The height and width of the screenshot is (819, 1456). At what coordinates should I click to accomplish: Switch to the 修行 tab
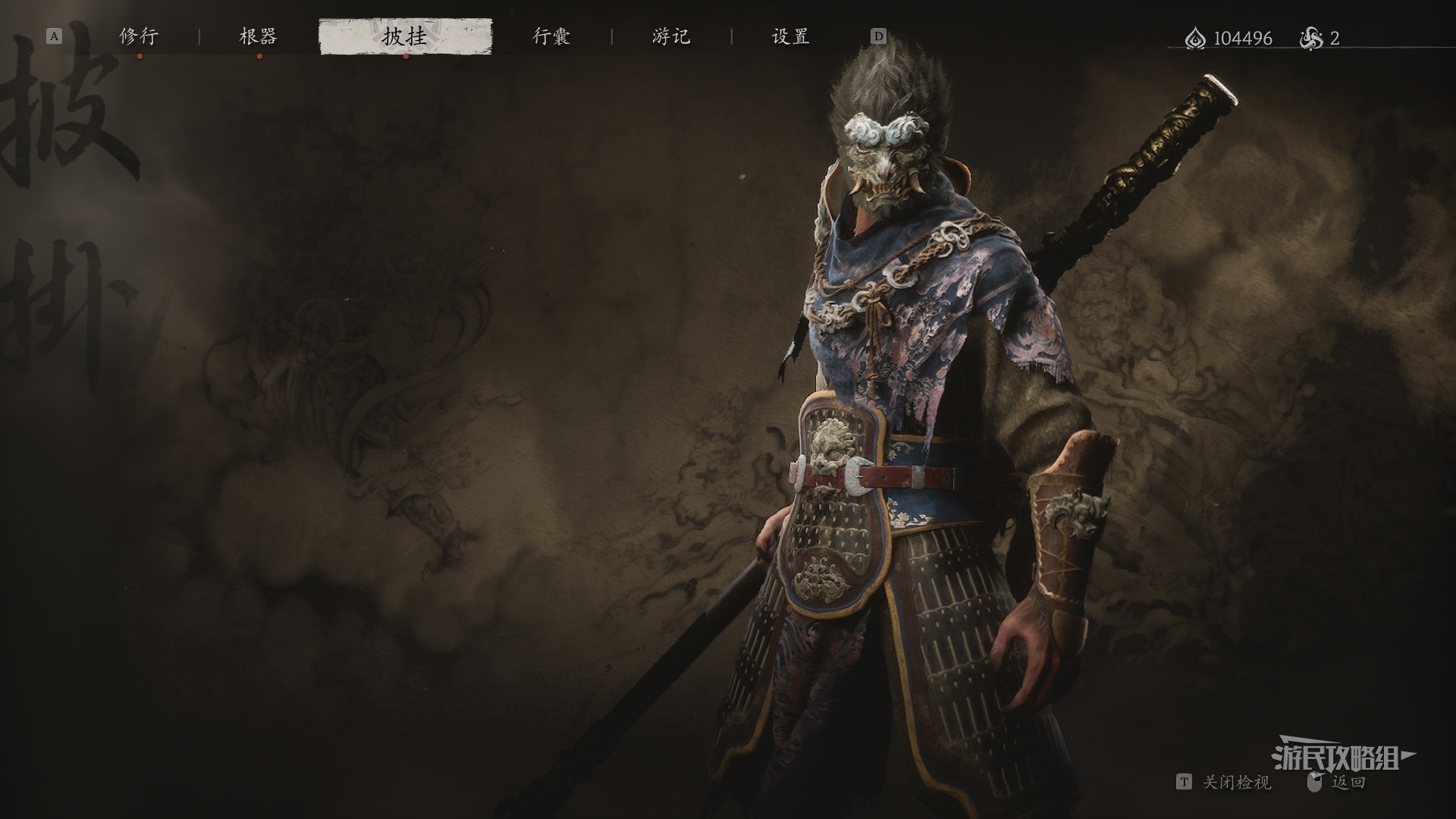pos(139,36)
